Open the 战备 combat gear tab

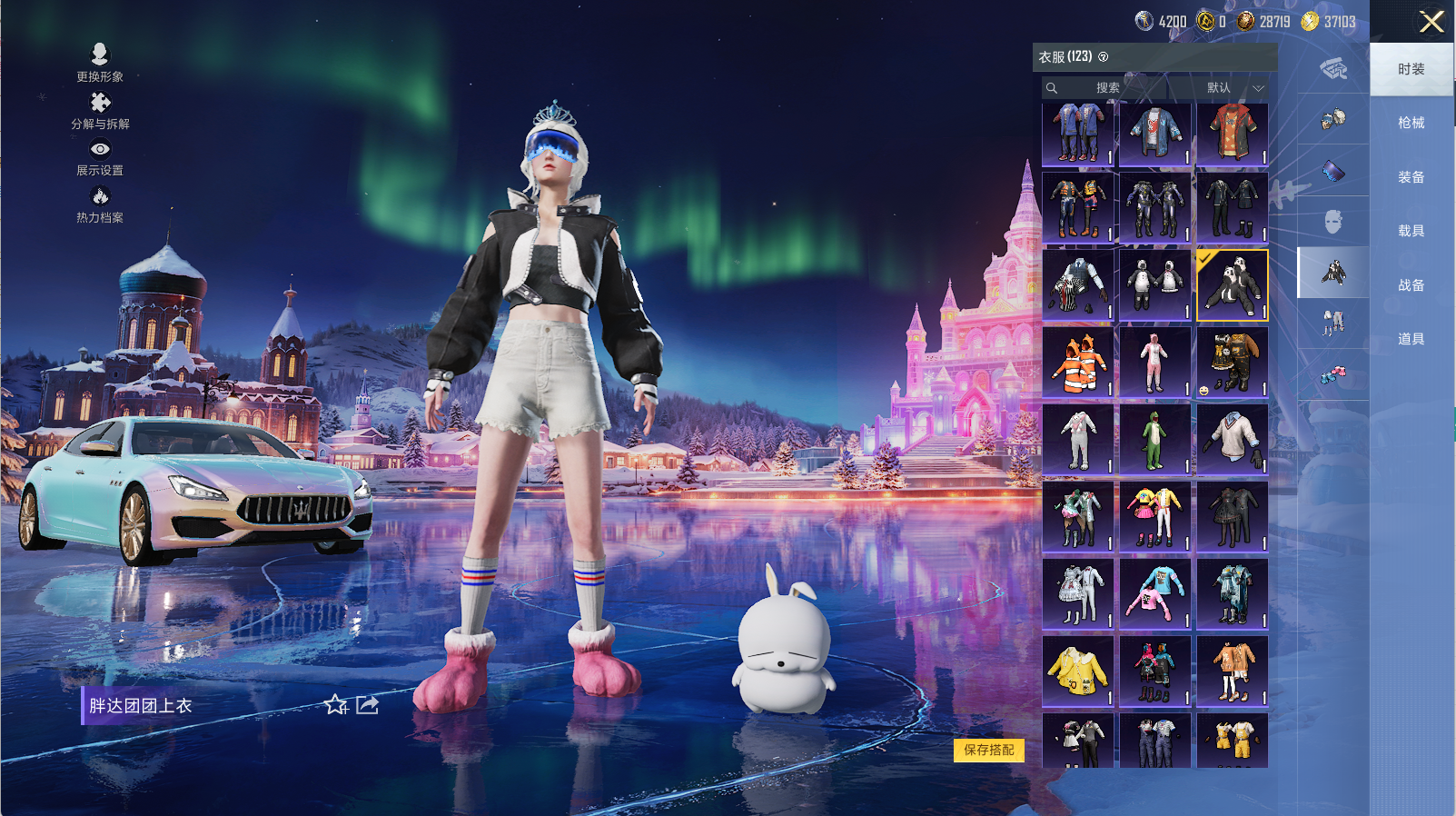[1411, 285]
